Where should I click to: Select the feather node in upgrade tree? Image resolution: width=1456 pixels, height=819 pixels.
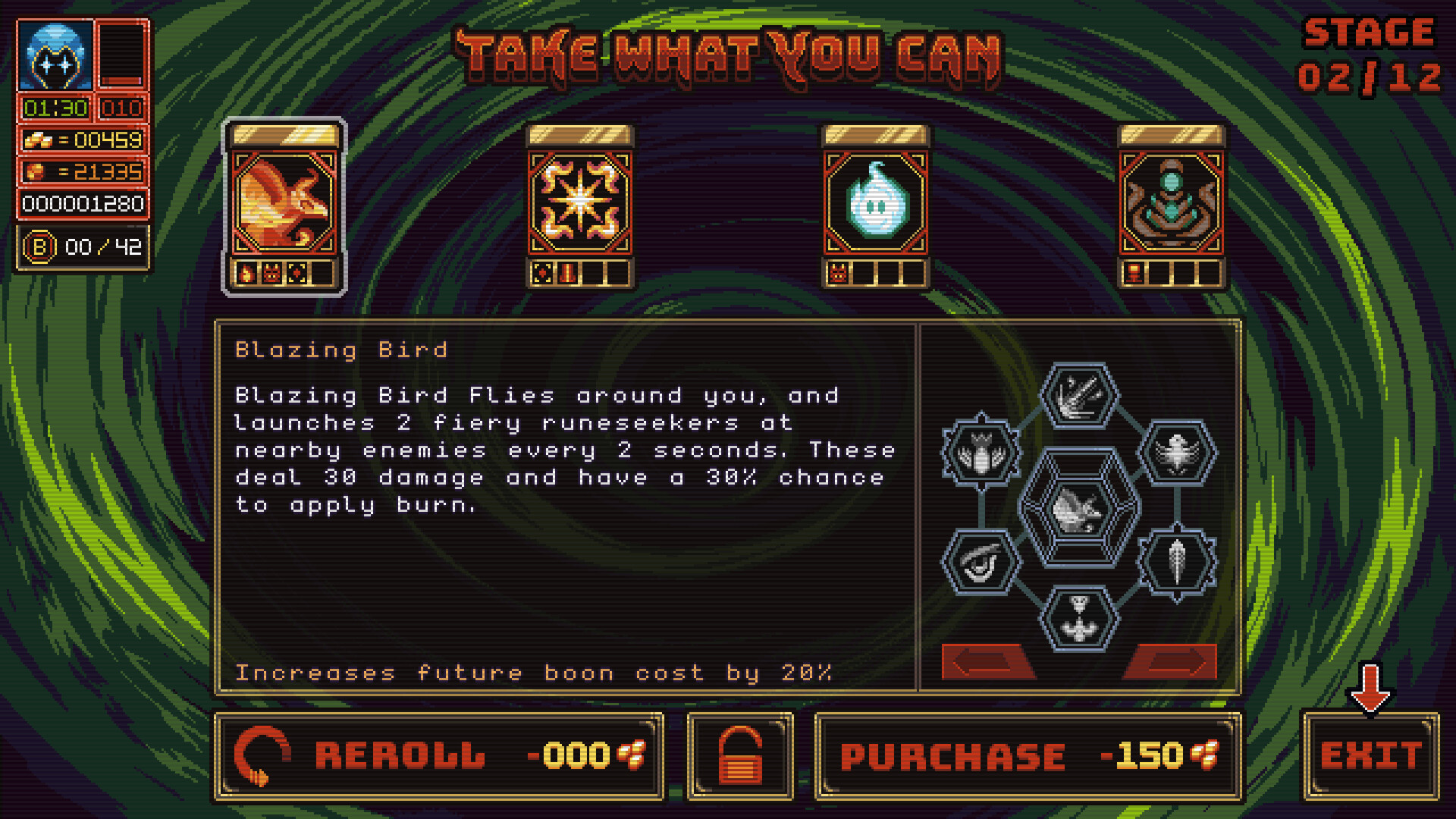[x=1177, y=563]
